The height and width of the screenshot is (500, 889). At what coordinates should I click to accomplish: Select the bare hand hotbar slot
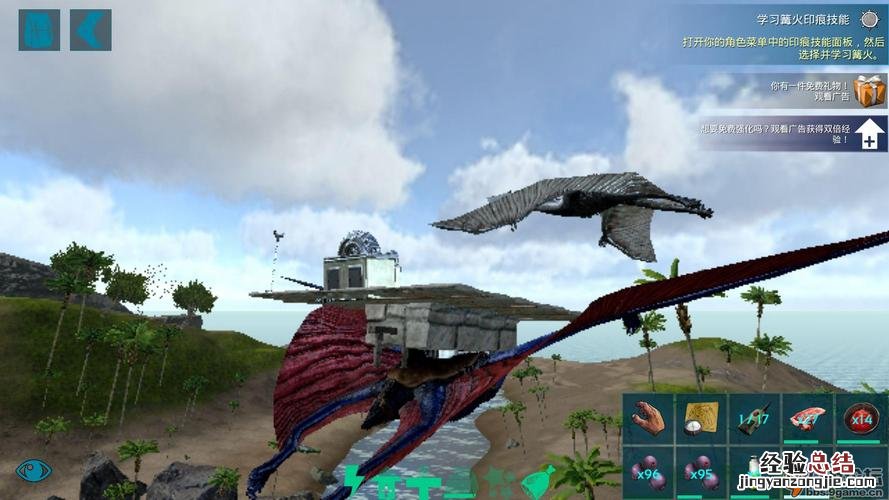click(x=649, y=419)
